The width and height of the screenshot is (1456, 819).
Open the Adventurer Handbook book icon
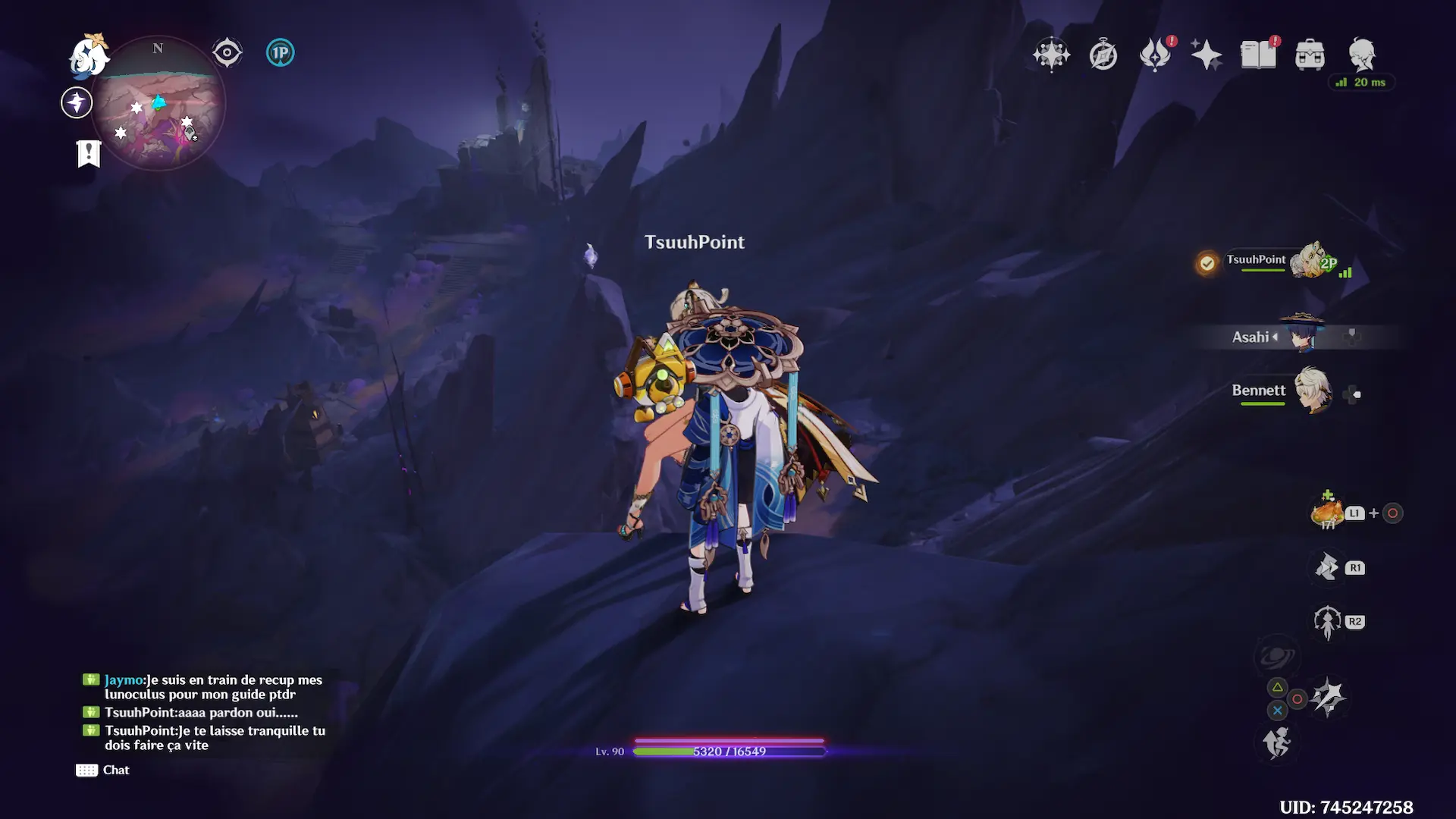(x=1258, y=55)
